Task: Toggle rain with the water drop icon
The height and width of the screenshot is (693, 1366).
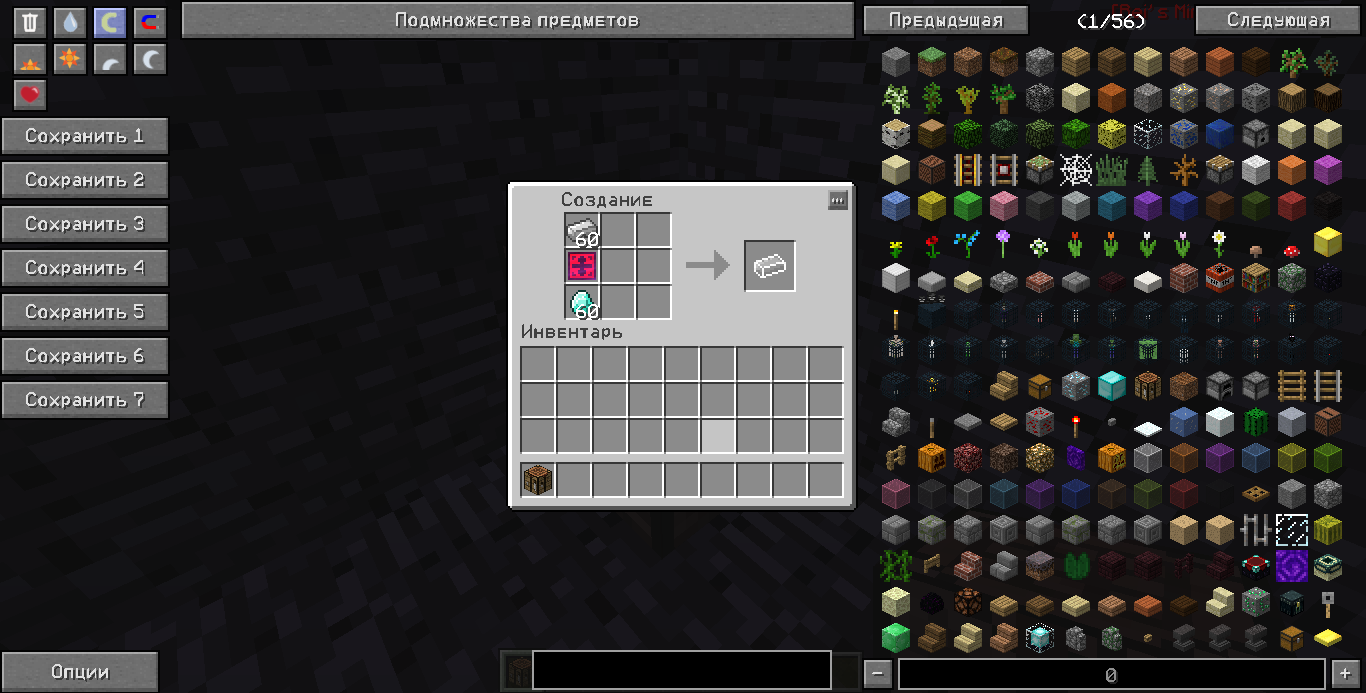Action: tap(69, 23)
